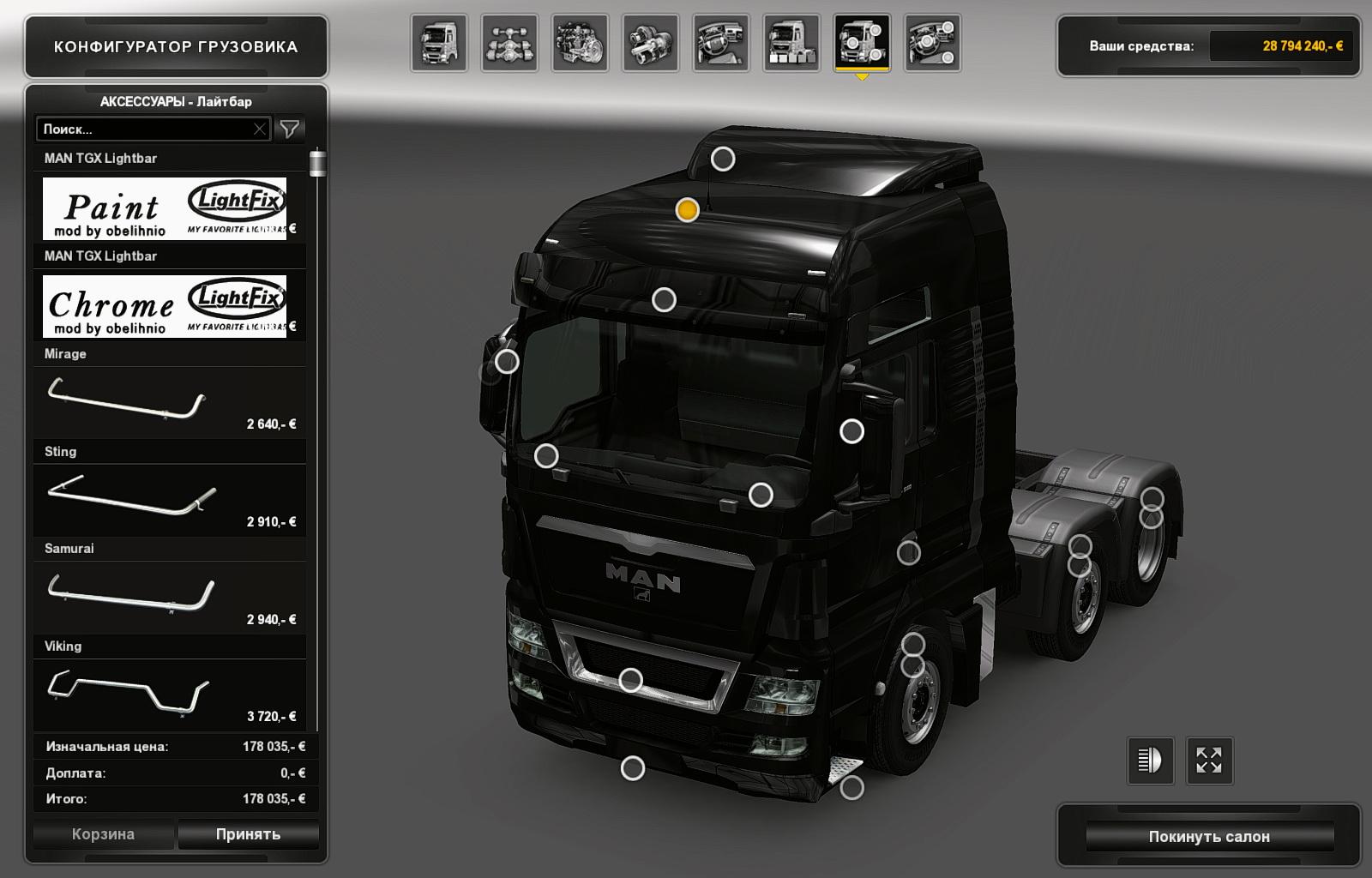The image size is (1372, 878).
Task: Open the cabin configuration tab
Action: (439, 43)
